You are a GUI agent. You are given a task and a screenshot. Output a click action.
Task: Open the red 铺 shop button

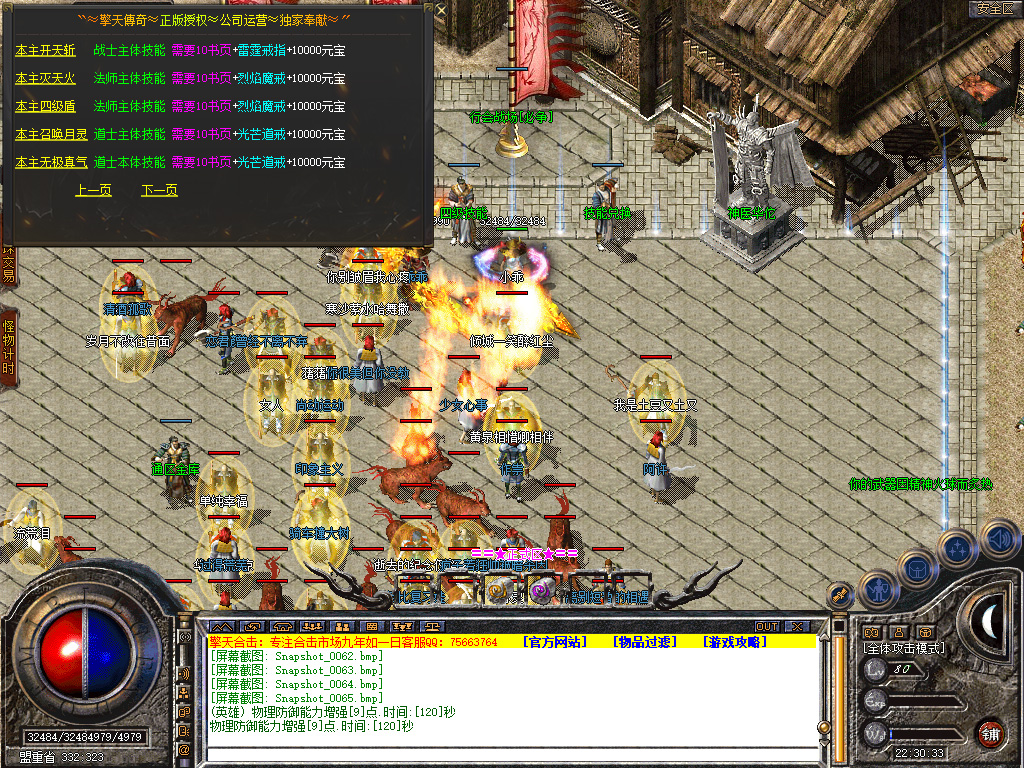(991, 733)
